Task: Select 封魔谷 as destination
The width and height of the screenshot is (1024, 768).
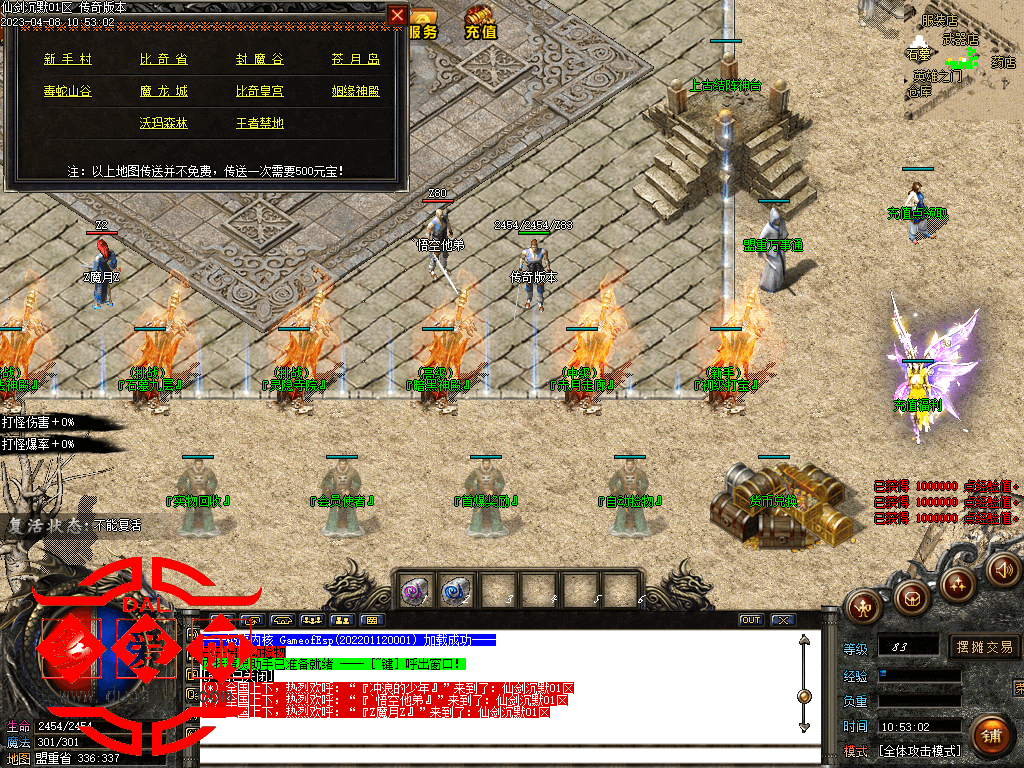Action: tap(259, 60)
